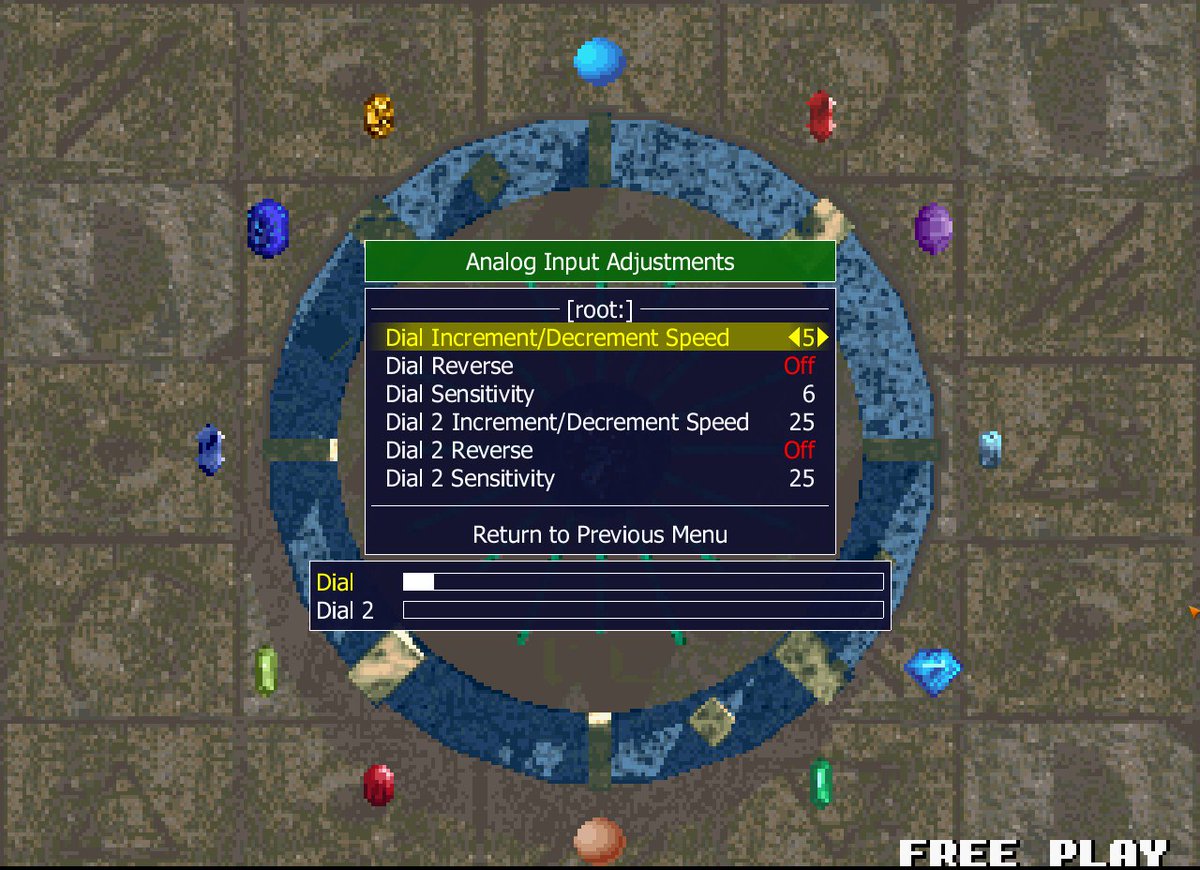Return to Previous Menu
This screenshot has height=870, width=1200.
[x=600, y=535]
